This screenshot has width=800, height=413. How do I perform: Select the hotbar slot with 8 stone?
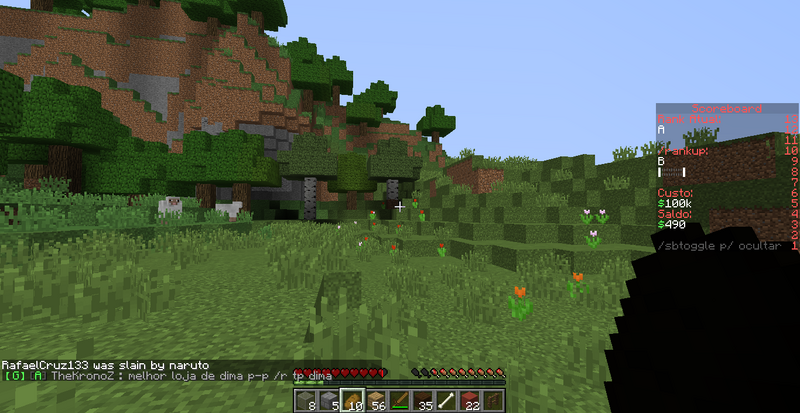[305, 400]
